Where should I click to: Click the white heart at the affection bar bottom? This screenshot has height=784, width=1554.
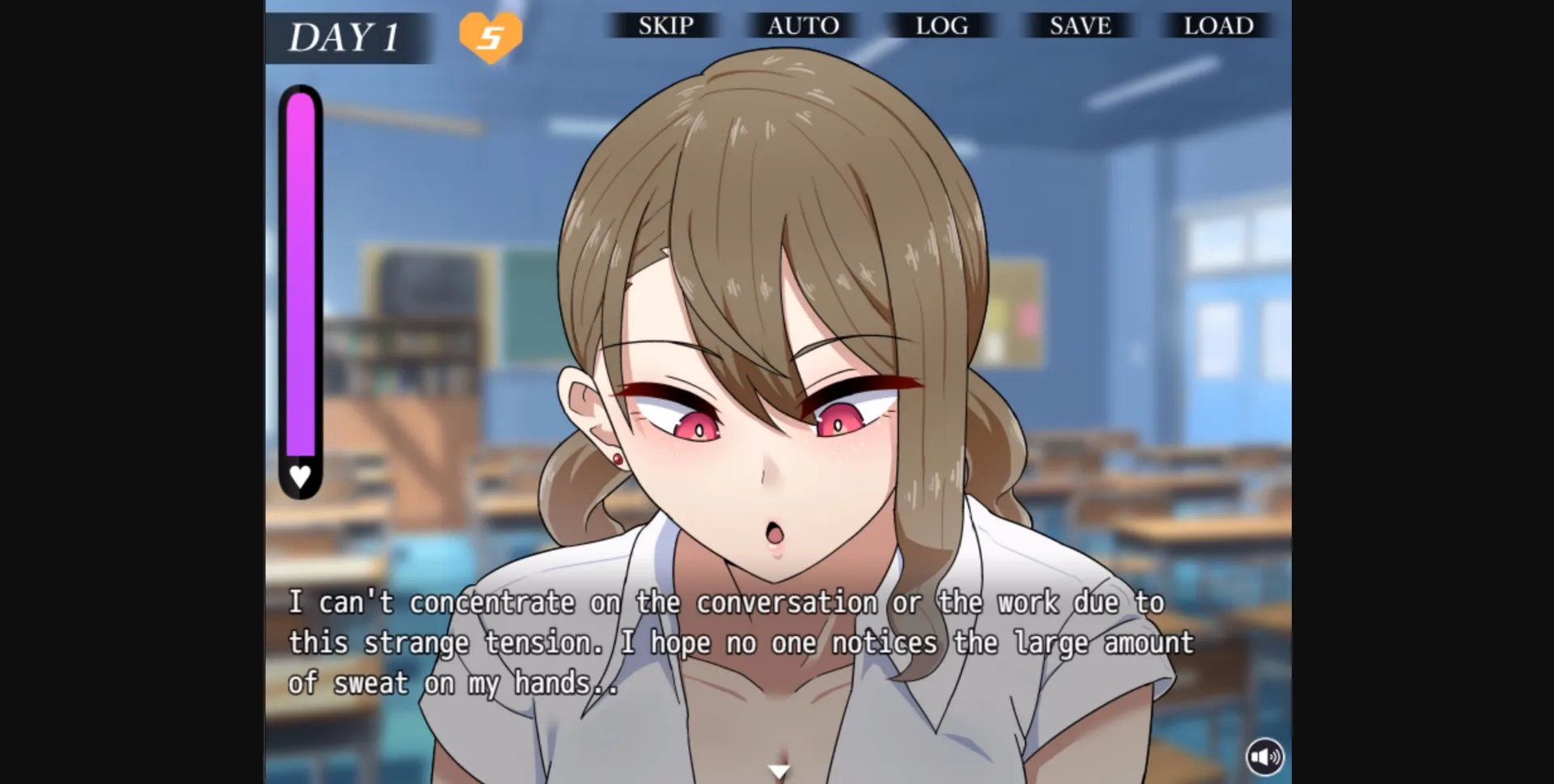click(x=299, y=477)
